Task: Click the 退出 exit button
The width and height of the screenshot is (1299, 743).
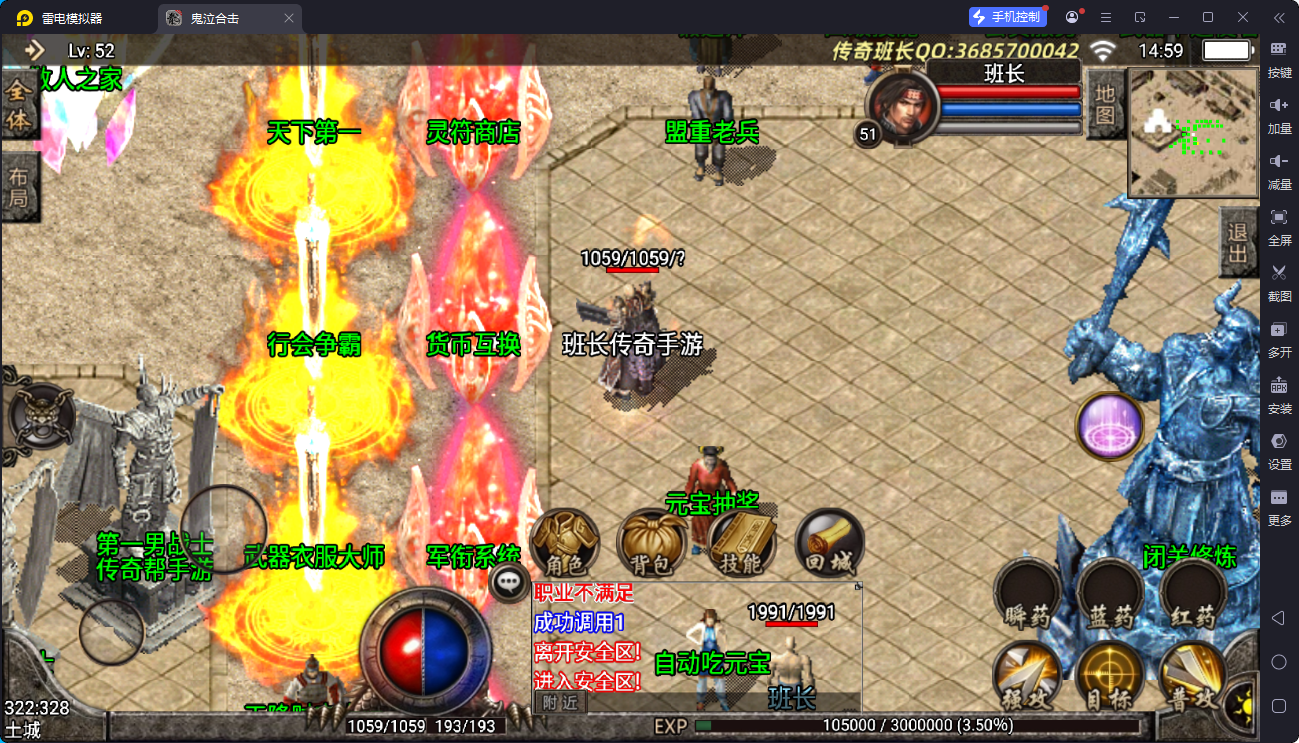Action: pyautogui.click(x=1239, y=243)
